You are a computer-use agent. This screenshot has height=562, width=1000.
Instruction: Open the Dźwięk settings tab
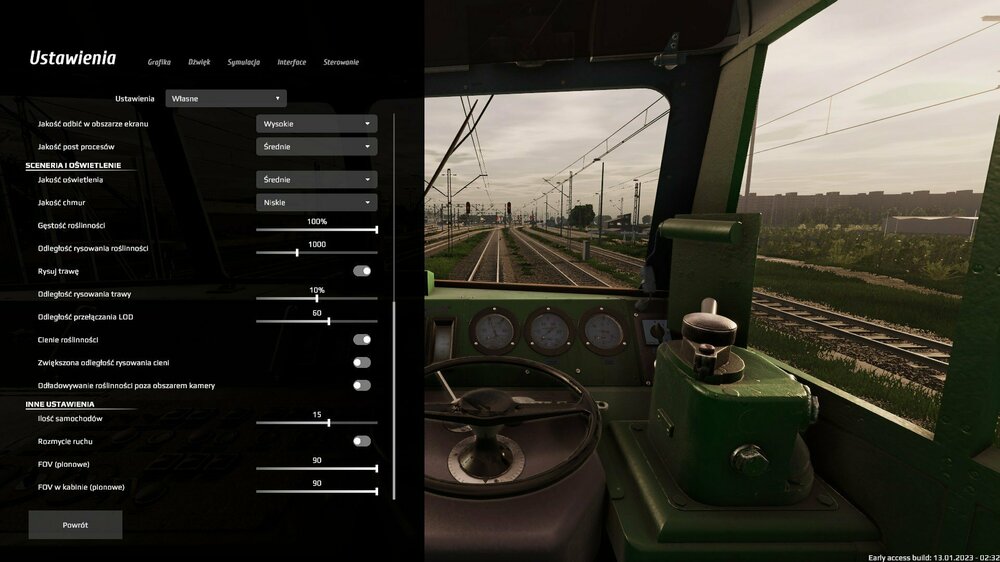[199, 62]
